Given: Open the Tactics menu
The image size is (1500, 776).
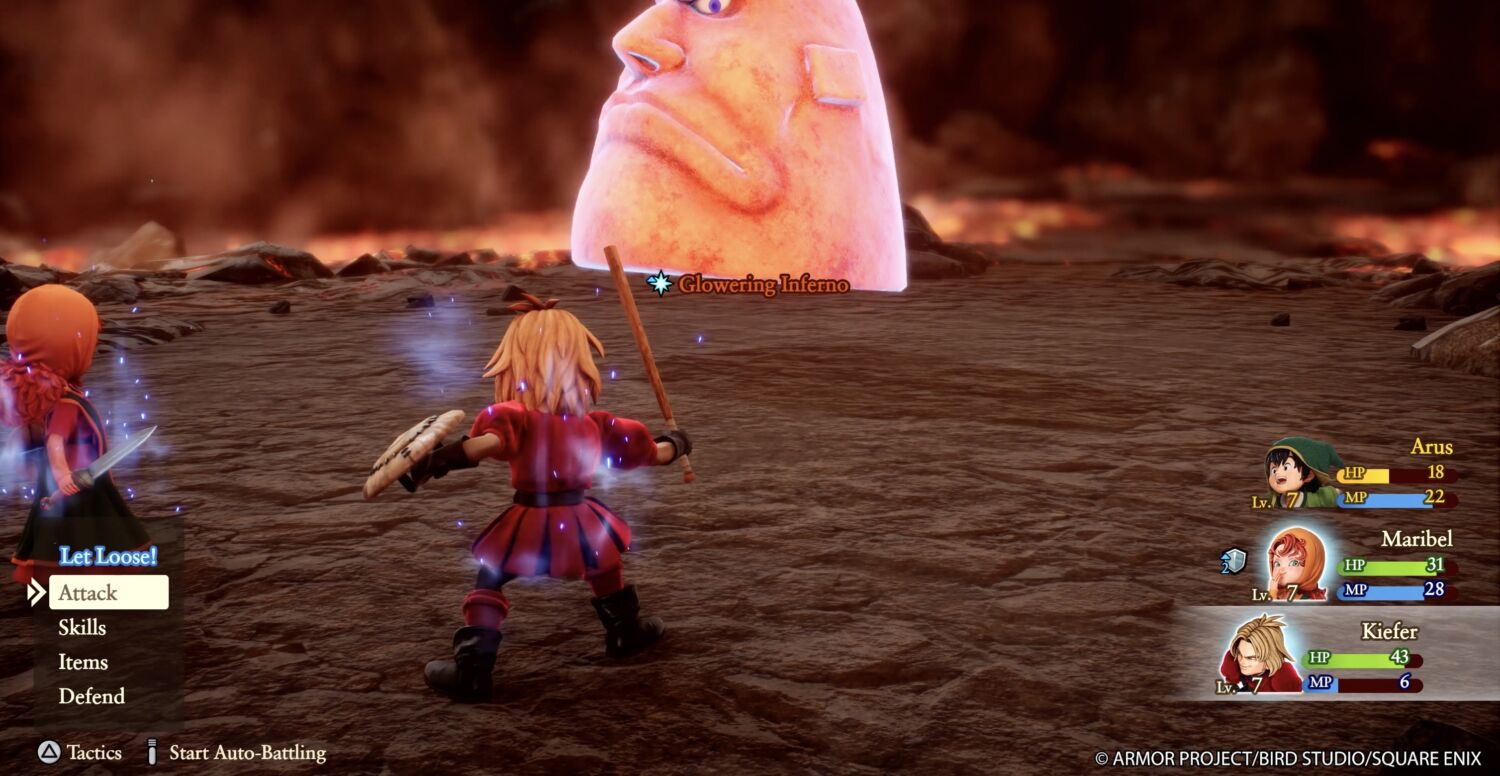Looking at the screenshot, I should tap(80, 753).
